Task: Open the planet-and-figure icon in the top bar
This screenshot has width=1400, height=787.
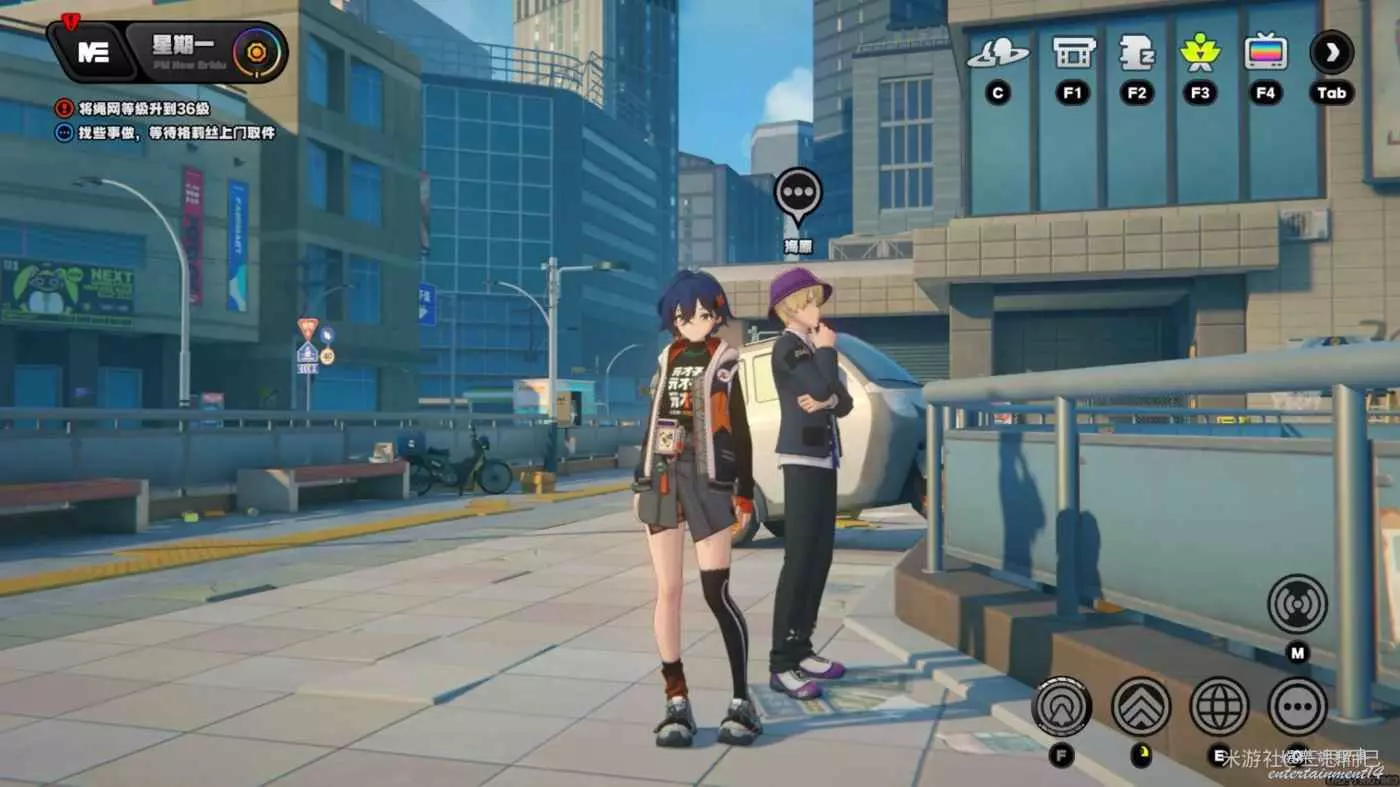Action: point(997,53)
